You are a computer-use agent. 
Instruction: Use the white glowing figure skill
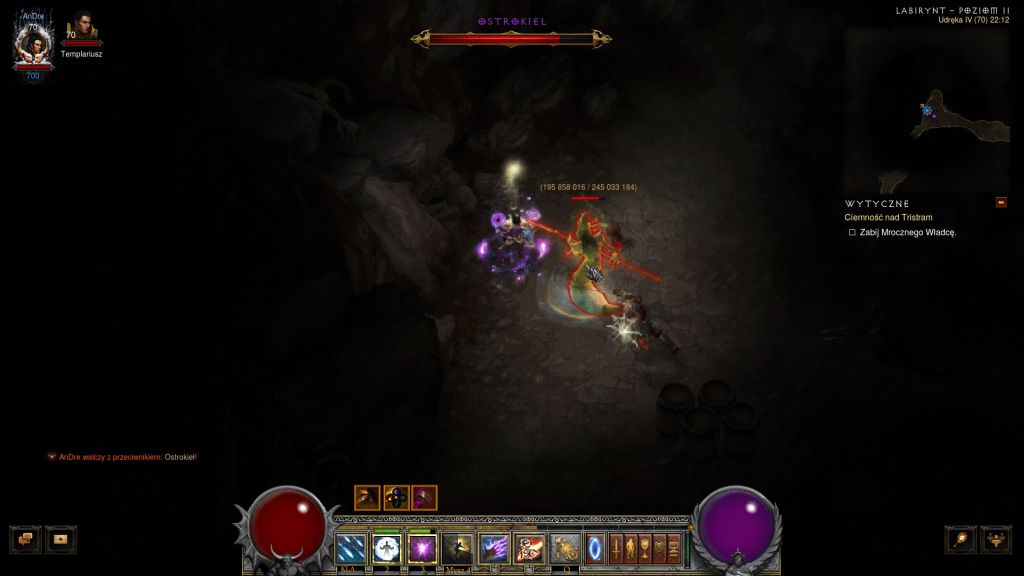pos(387,547)
